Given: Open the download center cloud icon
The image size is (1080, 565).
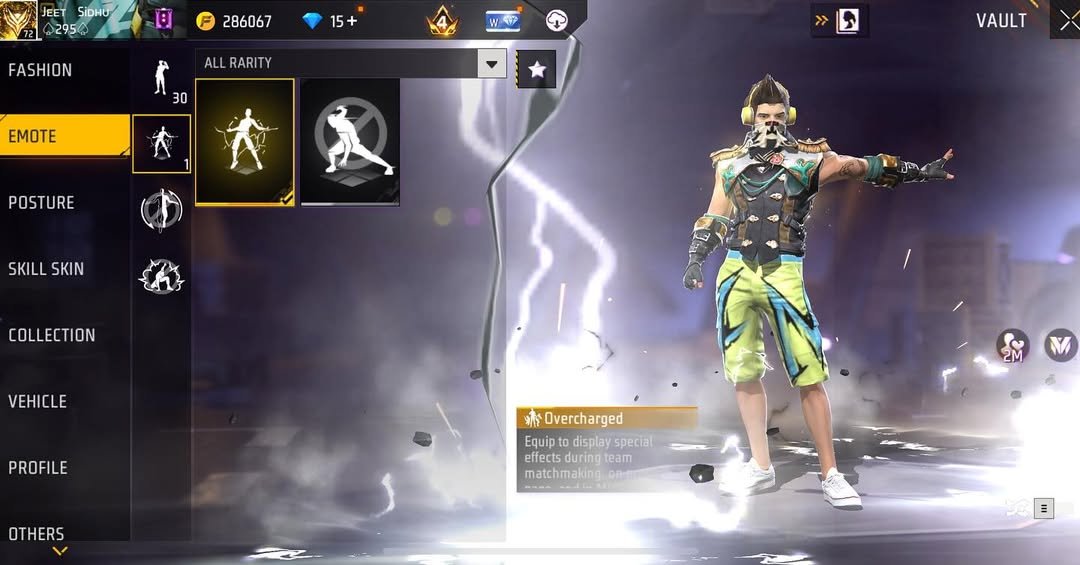Looking at the screenshot, I should [558, 20].
